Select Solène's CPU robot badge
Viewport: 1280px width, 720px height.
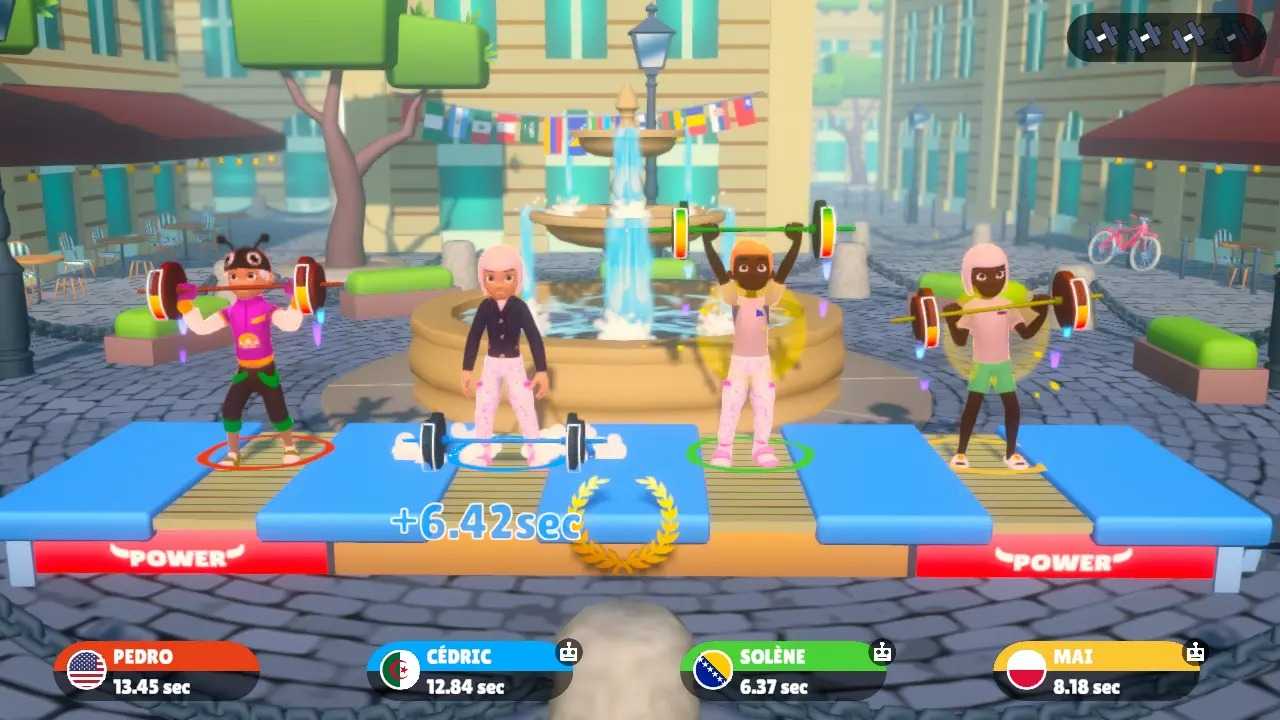(x=880, y=650)
